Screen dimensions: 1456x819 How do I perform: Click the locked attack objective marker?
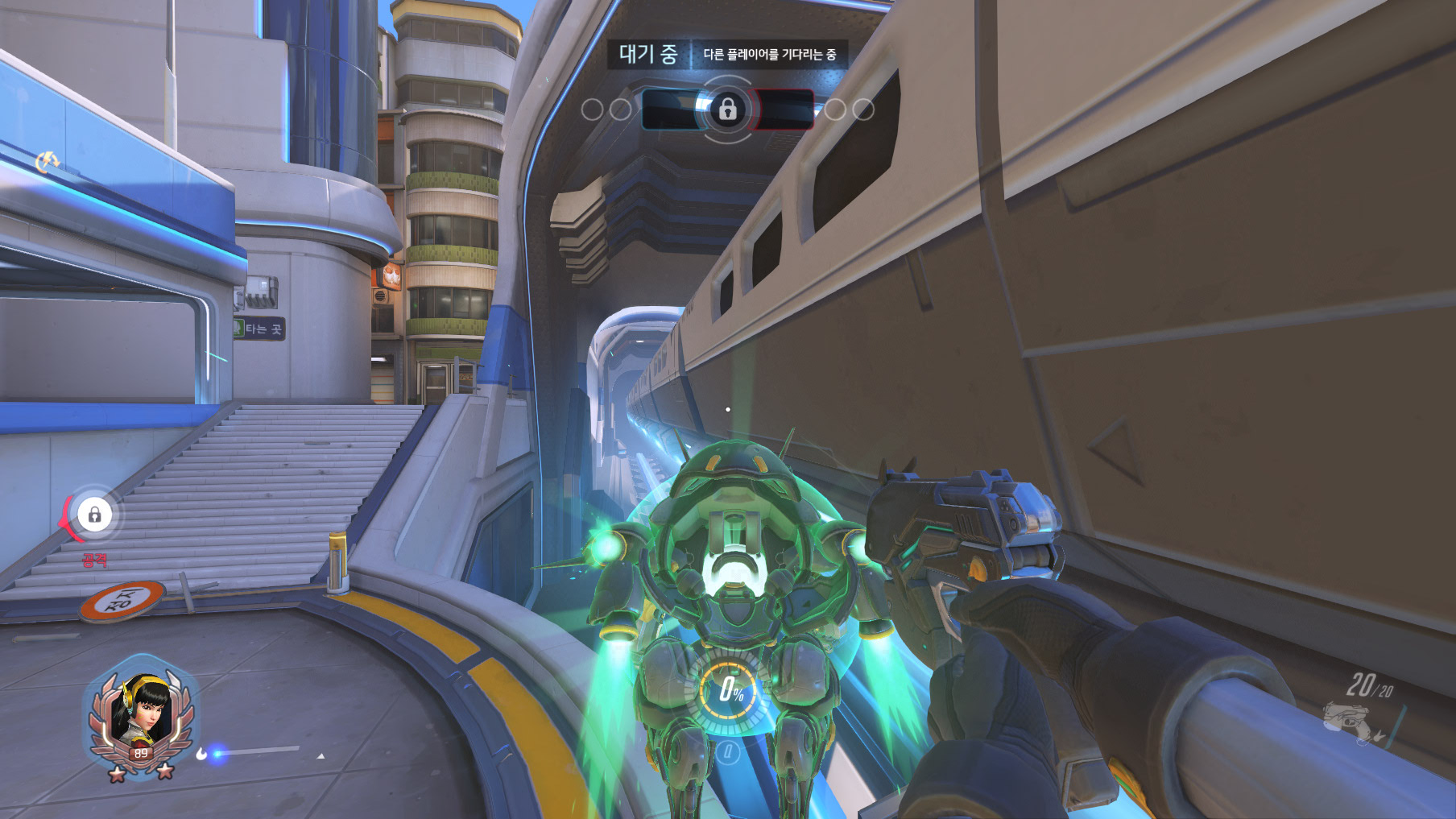click(x=94, y=515)
